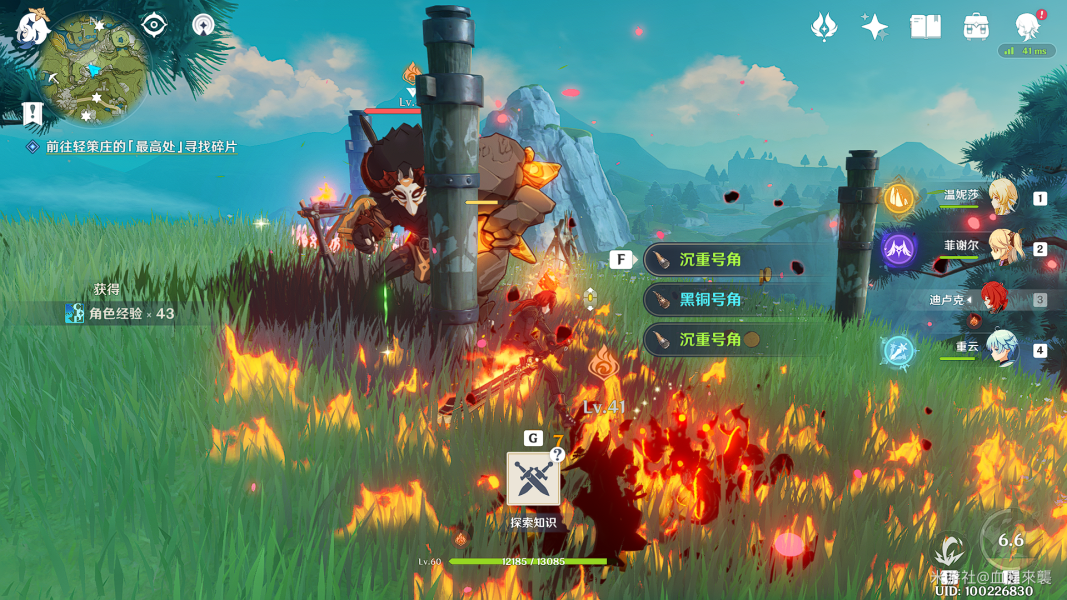Screen dimensions: 1067x600
Task: Click the round beacon icon near the minimap
Action: click(x=204, y=25)
